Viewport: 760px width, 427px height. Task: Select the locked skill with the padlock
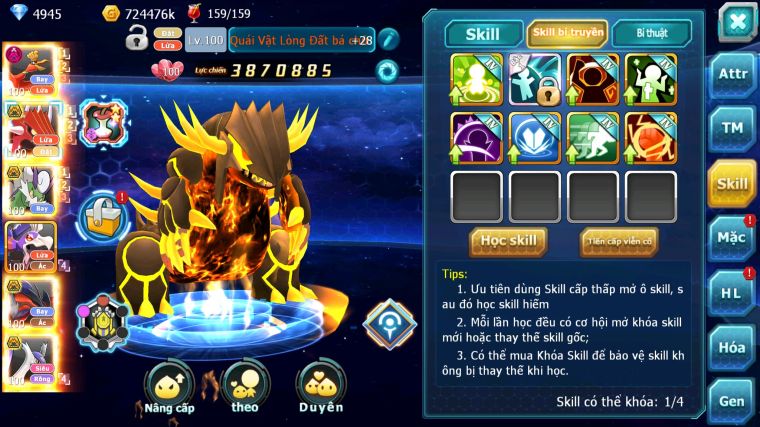[x=535, y=79]
